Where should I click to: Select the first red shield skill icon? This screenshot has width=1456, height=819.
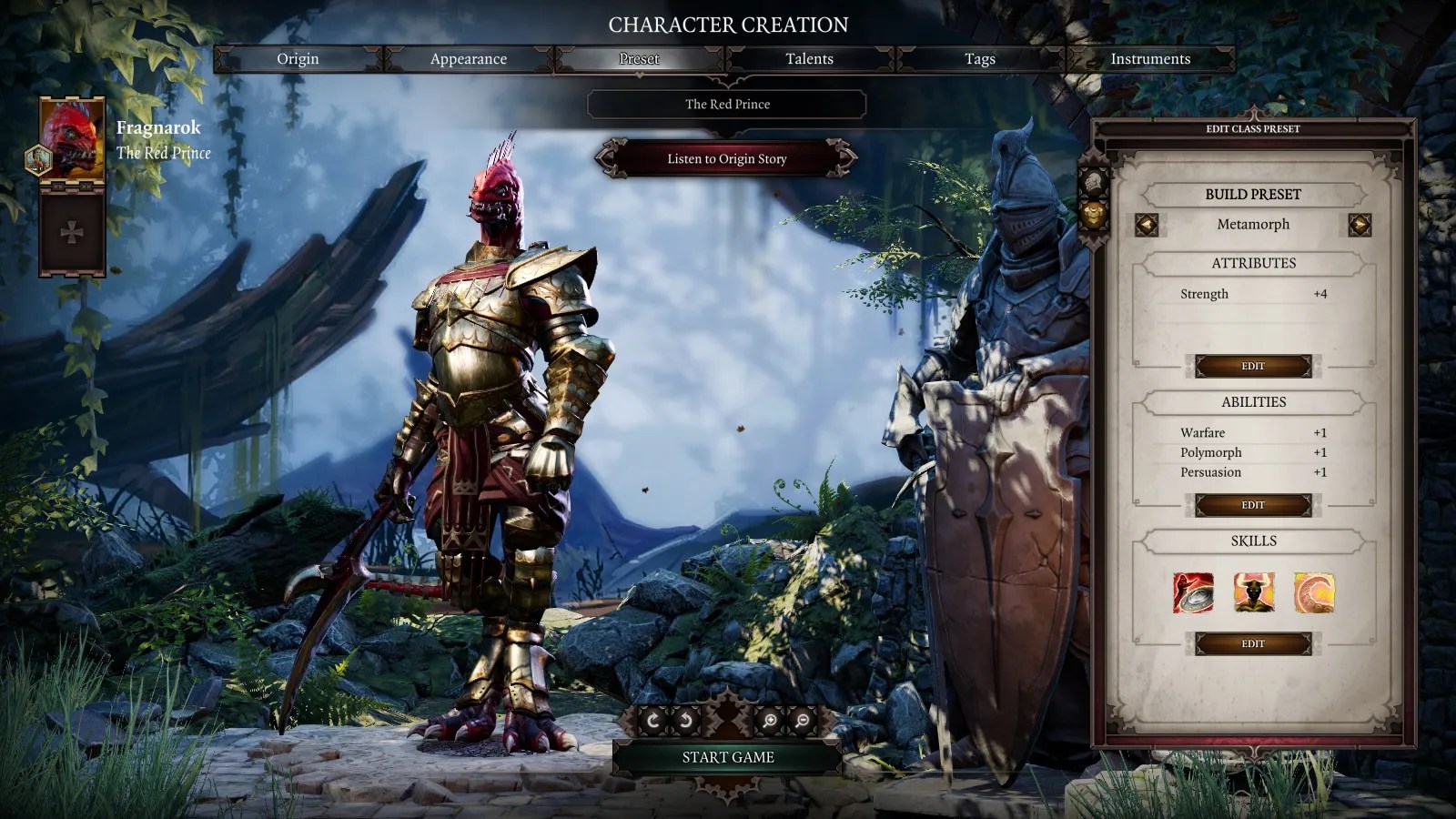click(x=1193, y=592)
